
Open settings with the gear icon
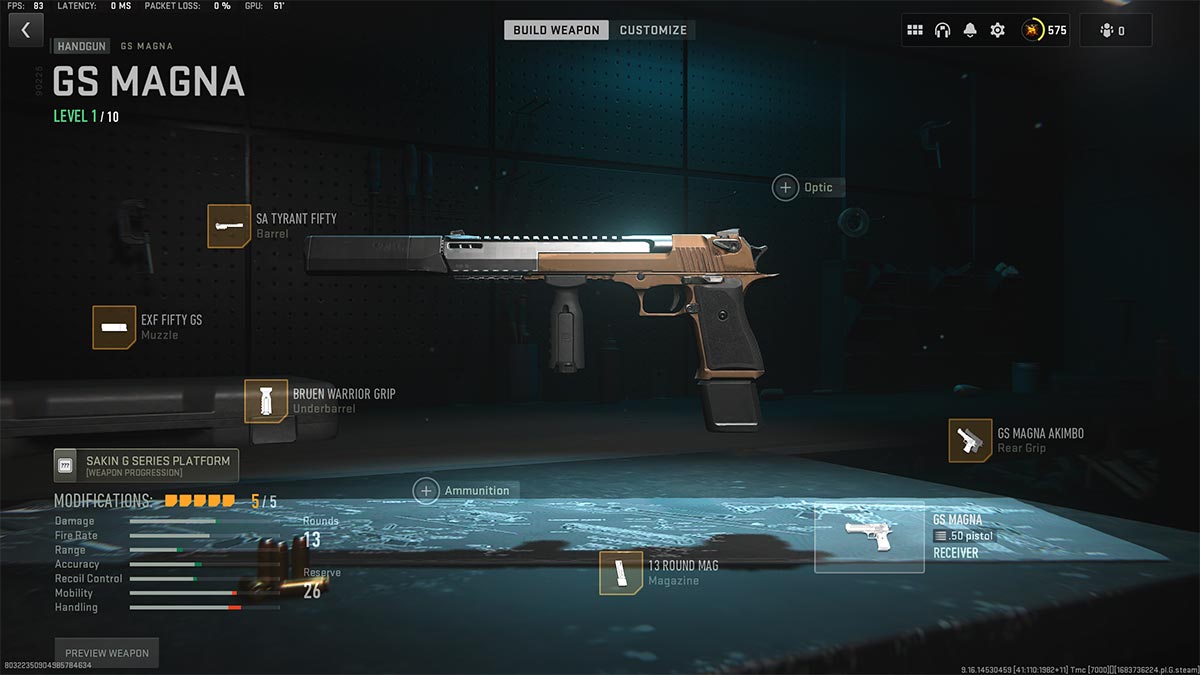(x=997, y=30)
